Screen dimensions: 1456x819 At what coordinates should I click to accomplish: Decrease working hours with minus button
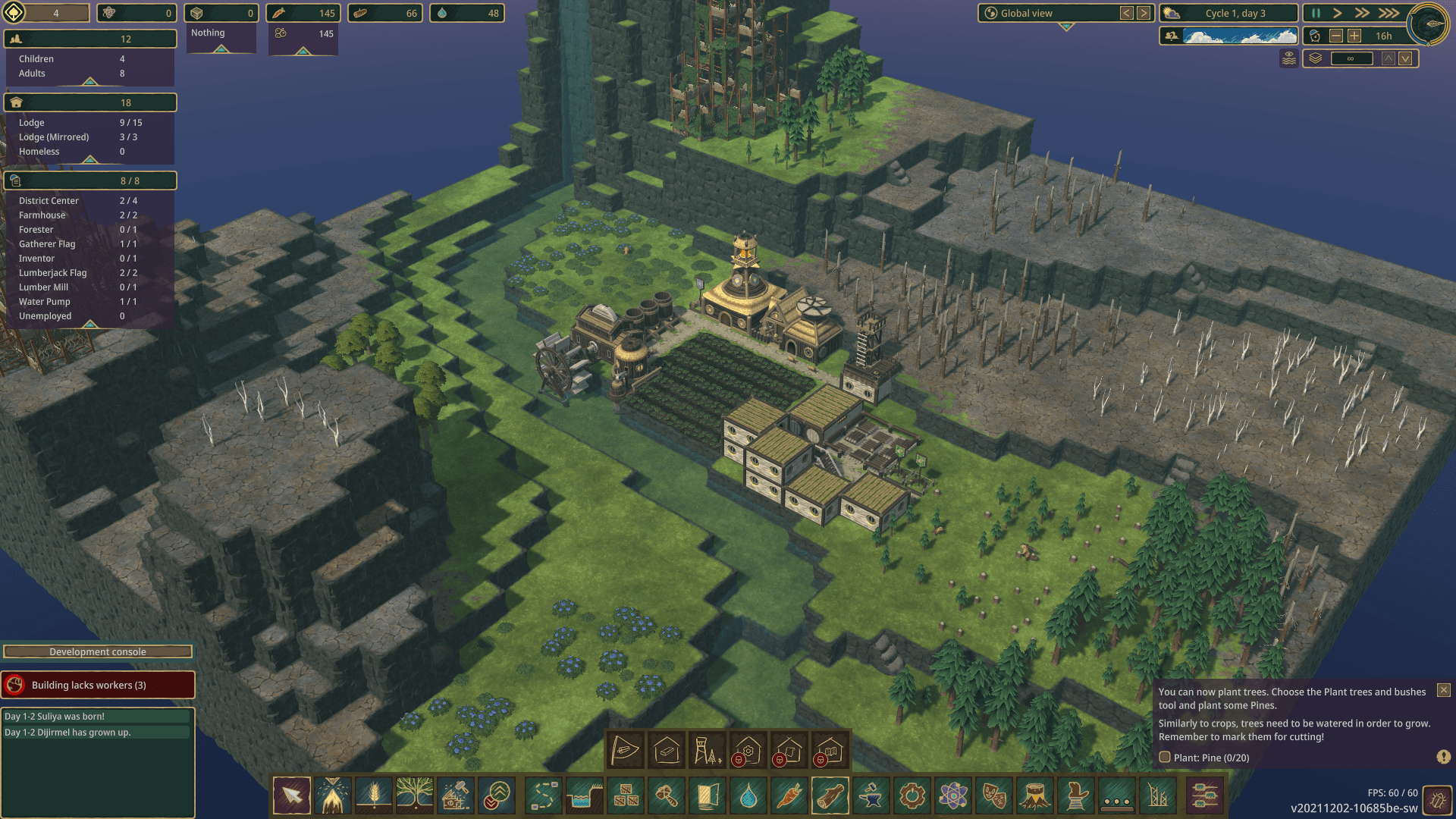[x=1336, y=36]
